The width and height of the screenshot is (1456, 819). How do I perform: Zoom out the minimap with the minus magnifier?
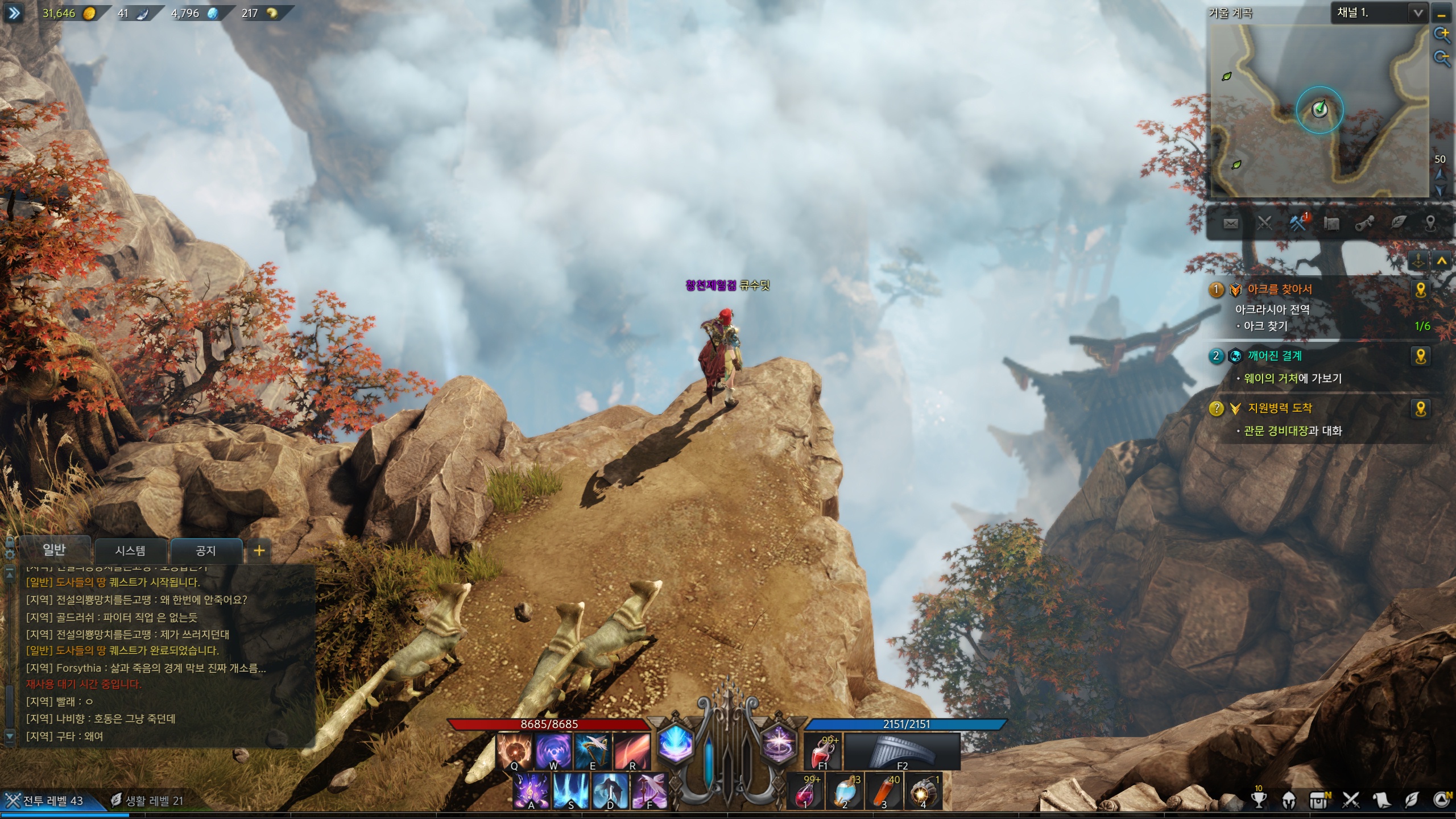coord(1442,57)
